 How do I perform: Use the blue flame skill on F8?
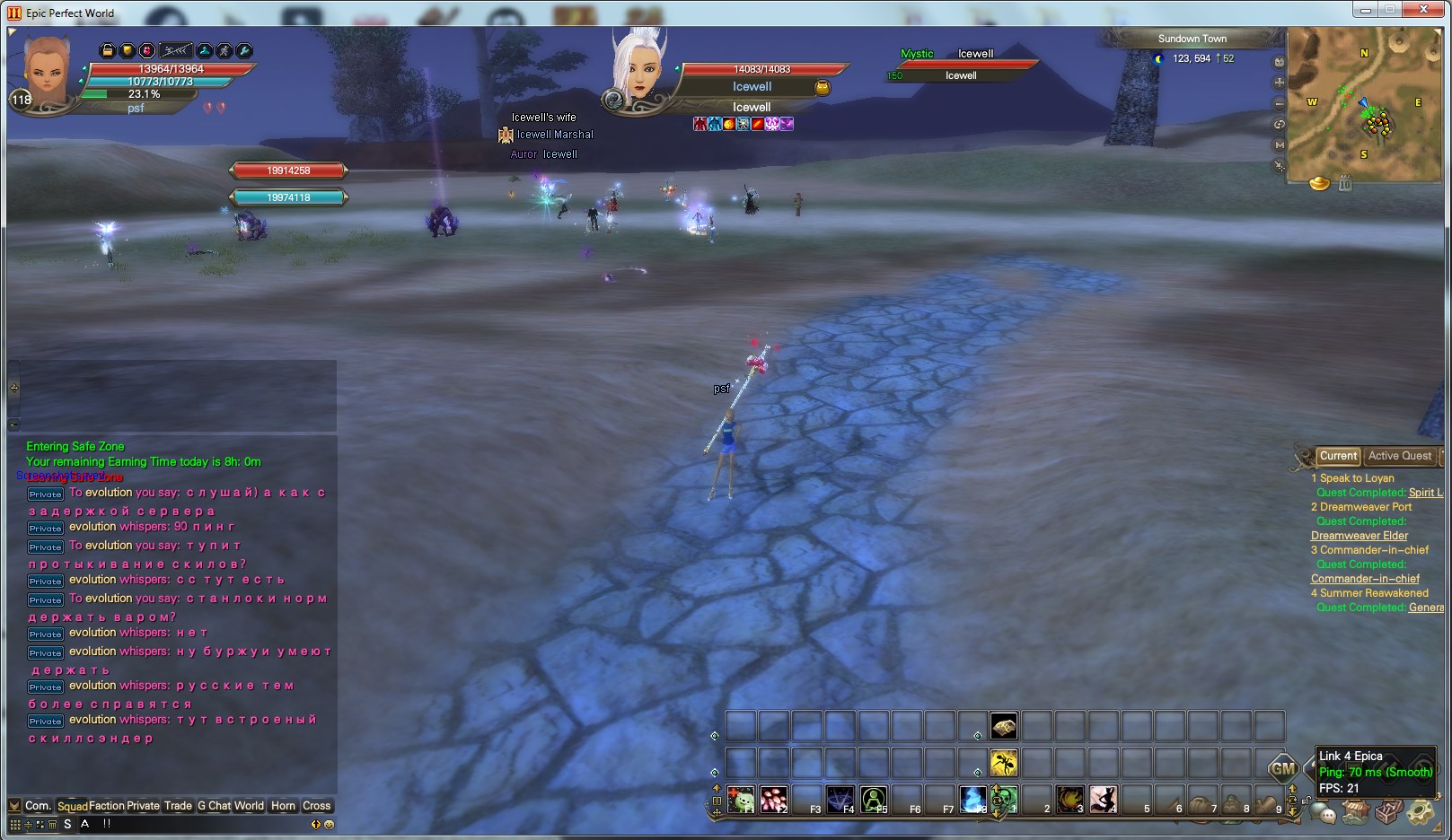click(x=972, y=799)
